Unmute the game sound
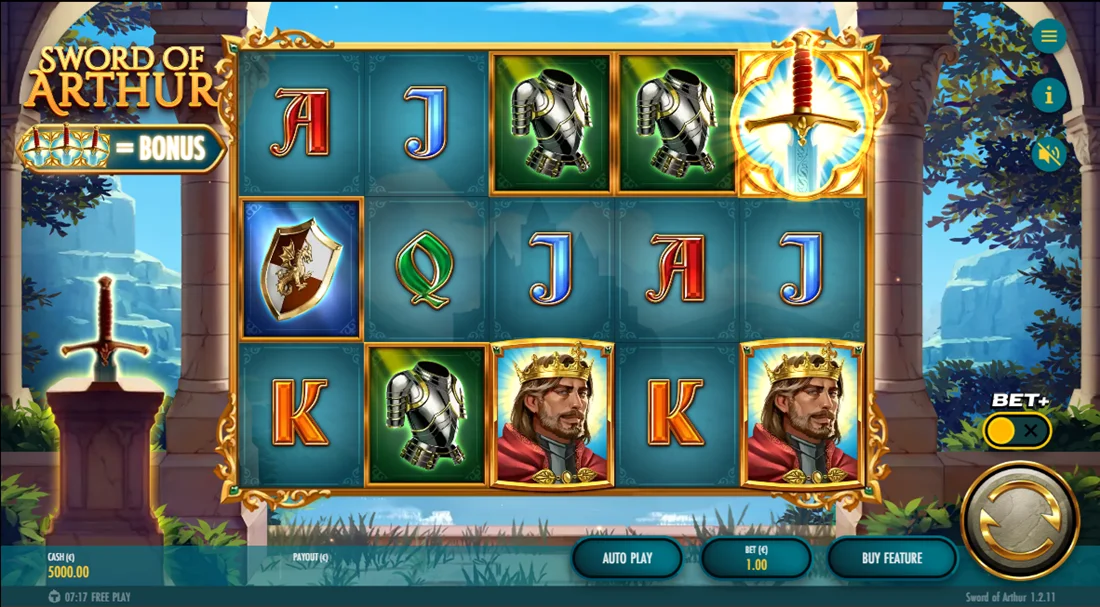1100x607 pixels. click(x=1049, y=154)
